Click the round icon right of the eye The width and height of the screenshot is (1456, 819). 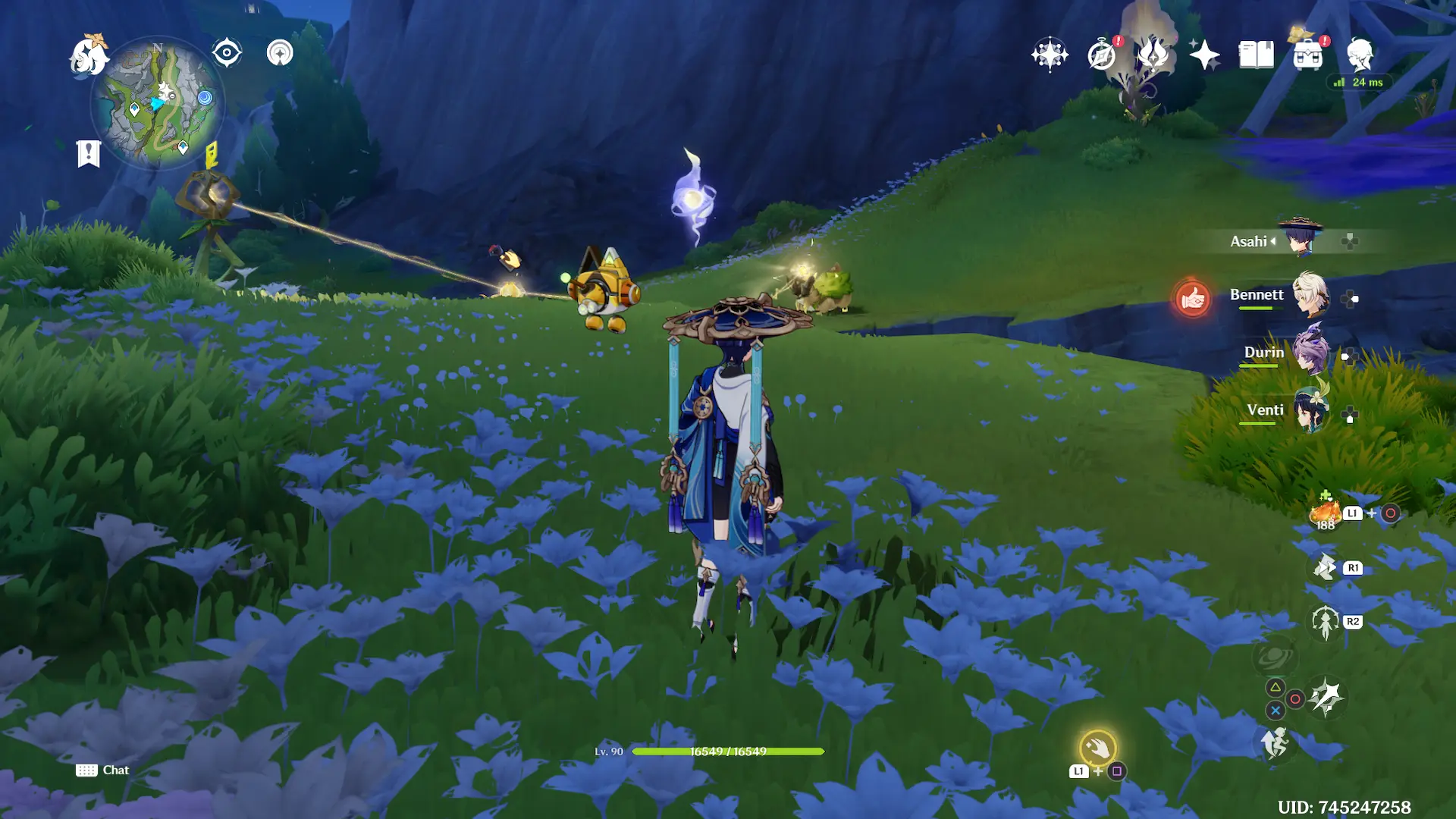(280, 53)
